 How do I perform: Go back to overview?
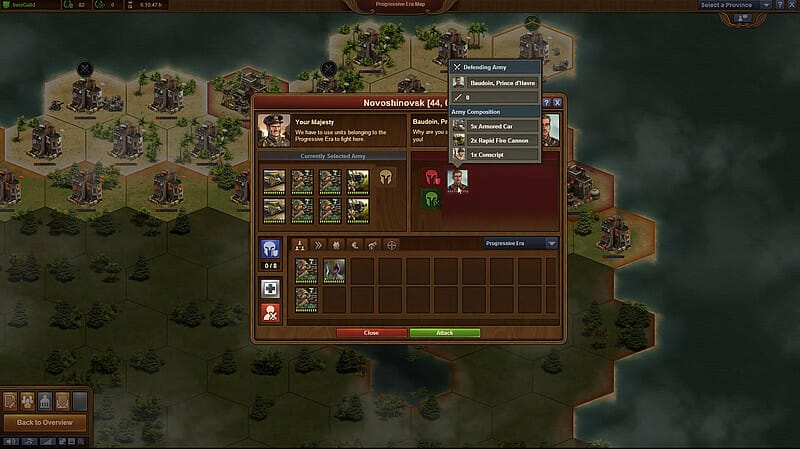pyautogui.click(x=44, y=422)
